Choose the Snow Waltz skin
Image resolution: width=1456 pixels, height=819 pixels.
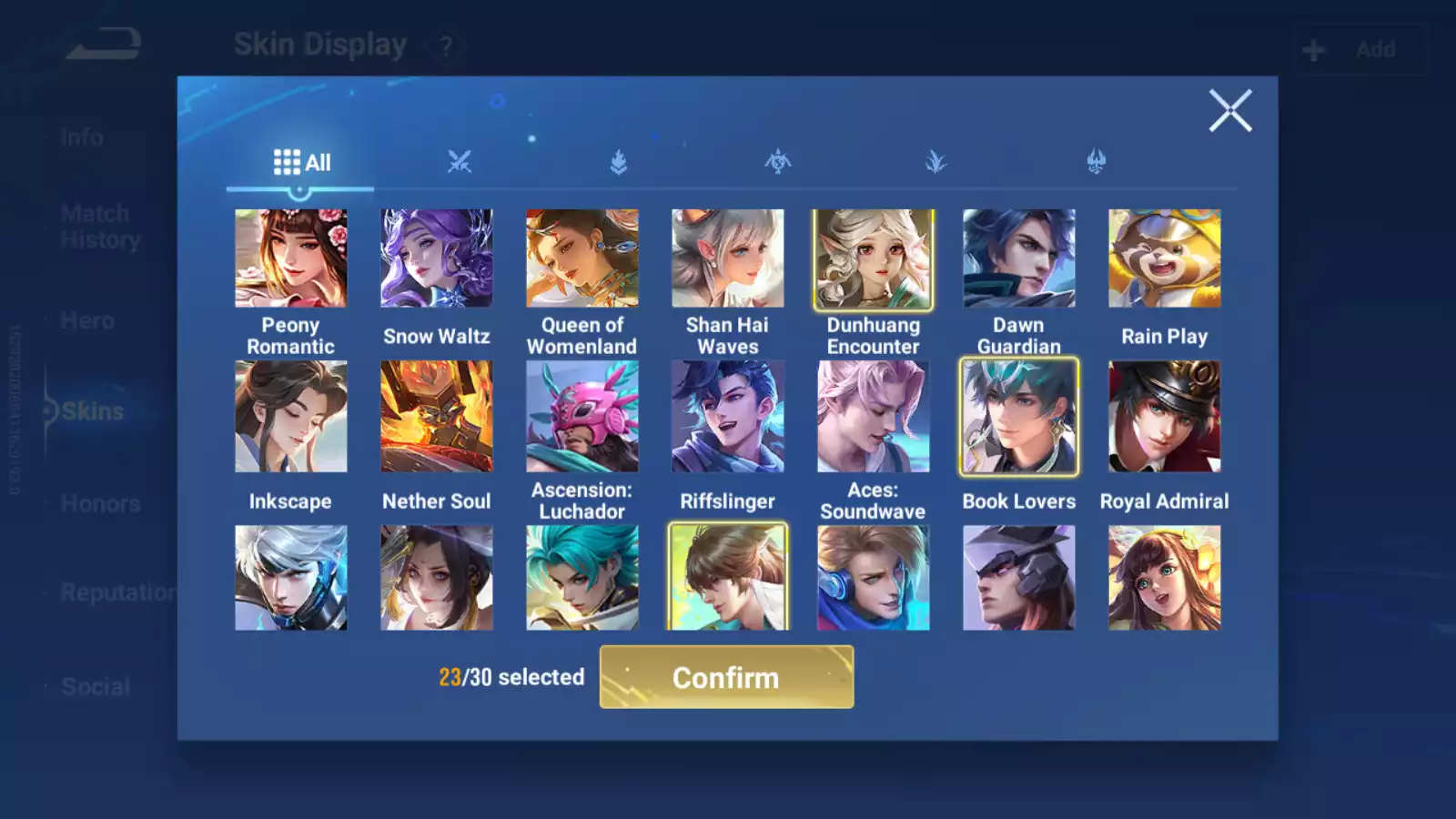pyautogui.click(x=436, y=258)
